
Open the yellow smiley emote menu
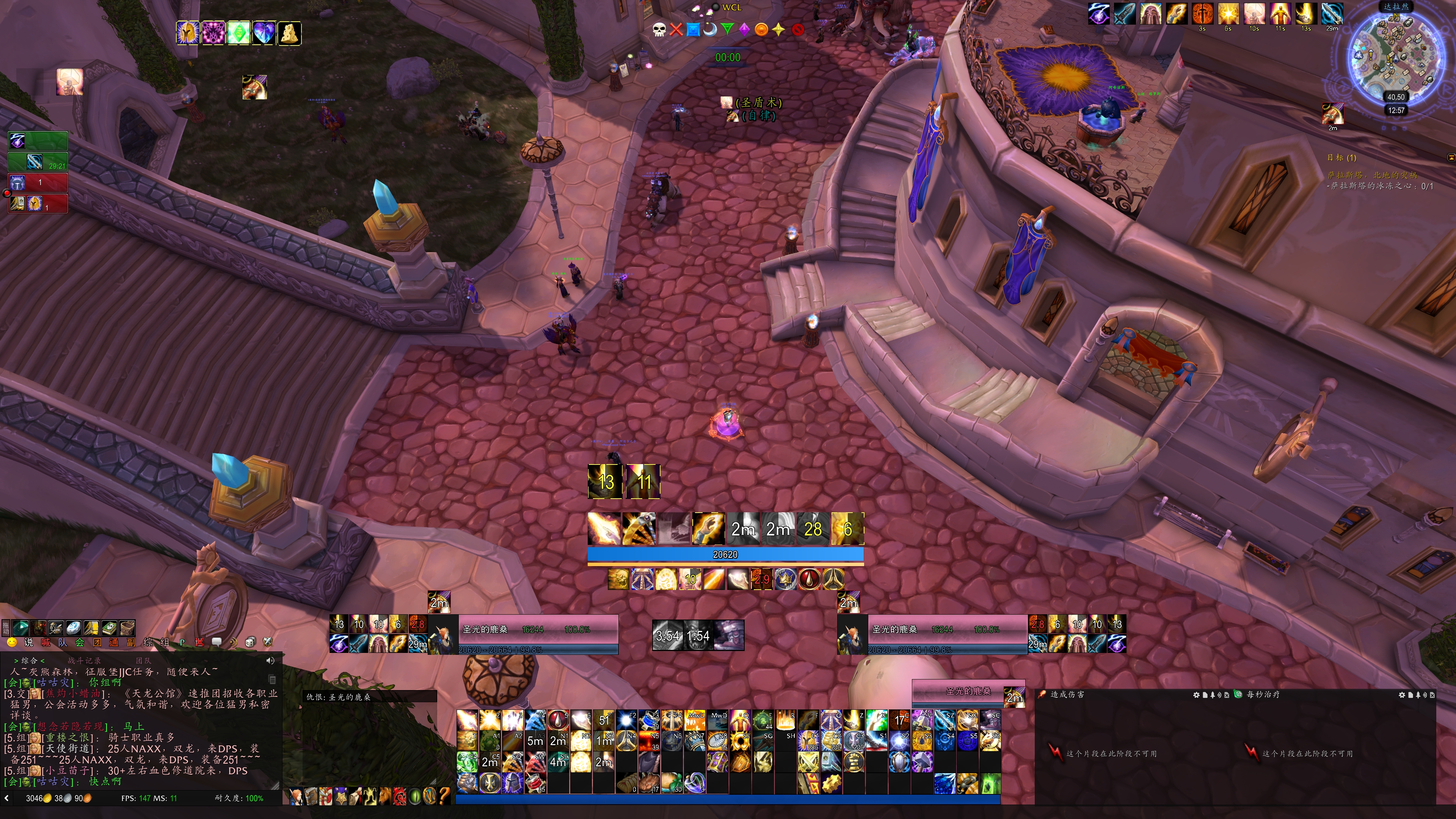pyautogui.click(x=11, y=642)
